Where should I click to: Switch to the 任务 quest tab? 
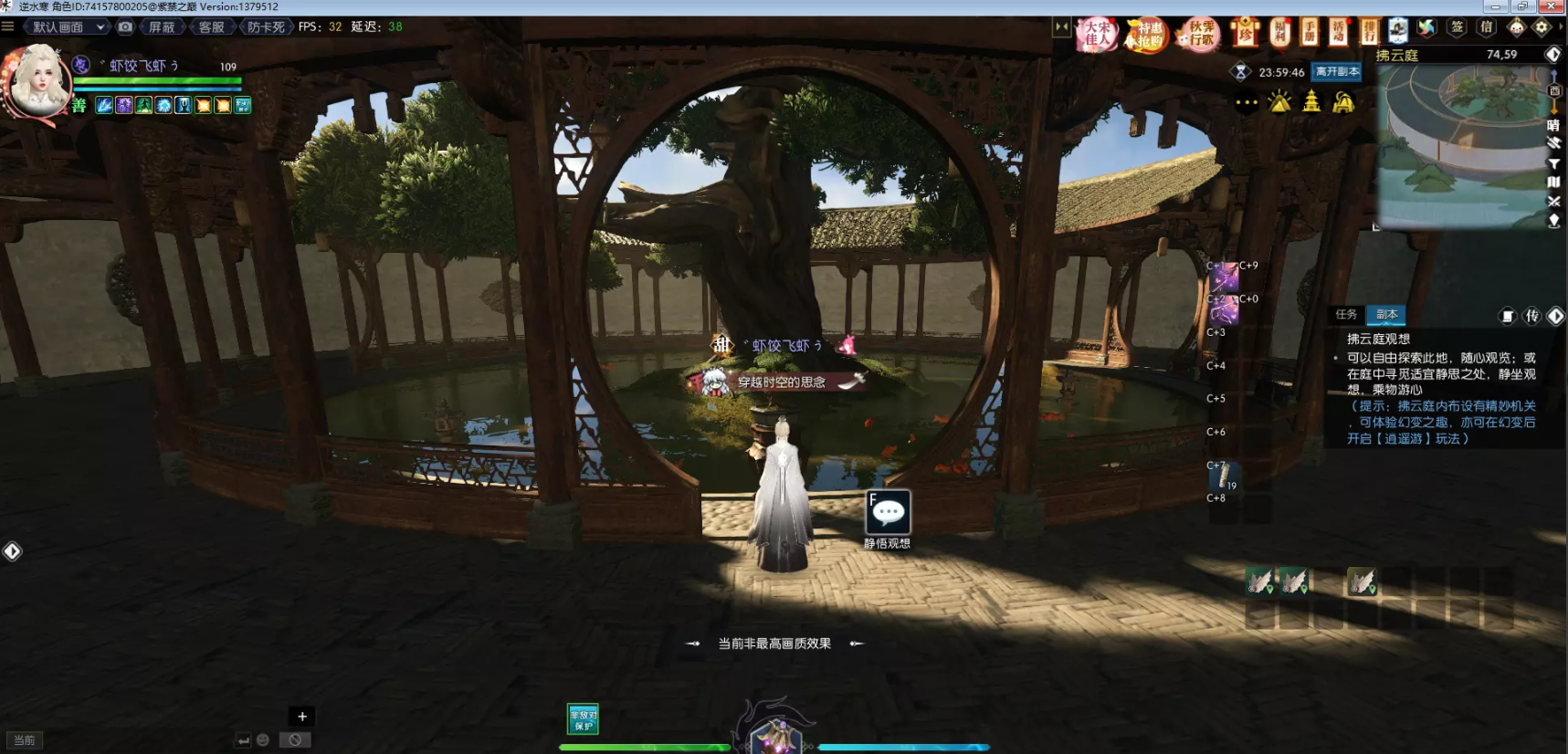(1346, 315)
